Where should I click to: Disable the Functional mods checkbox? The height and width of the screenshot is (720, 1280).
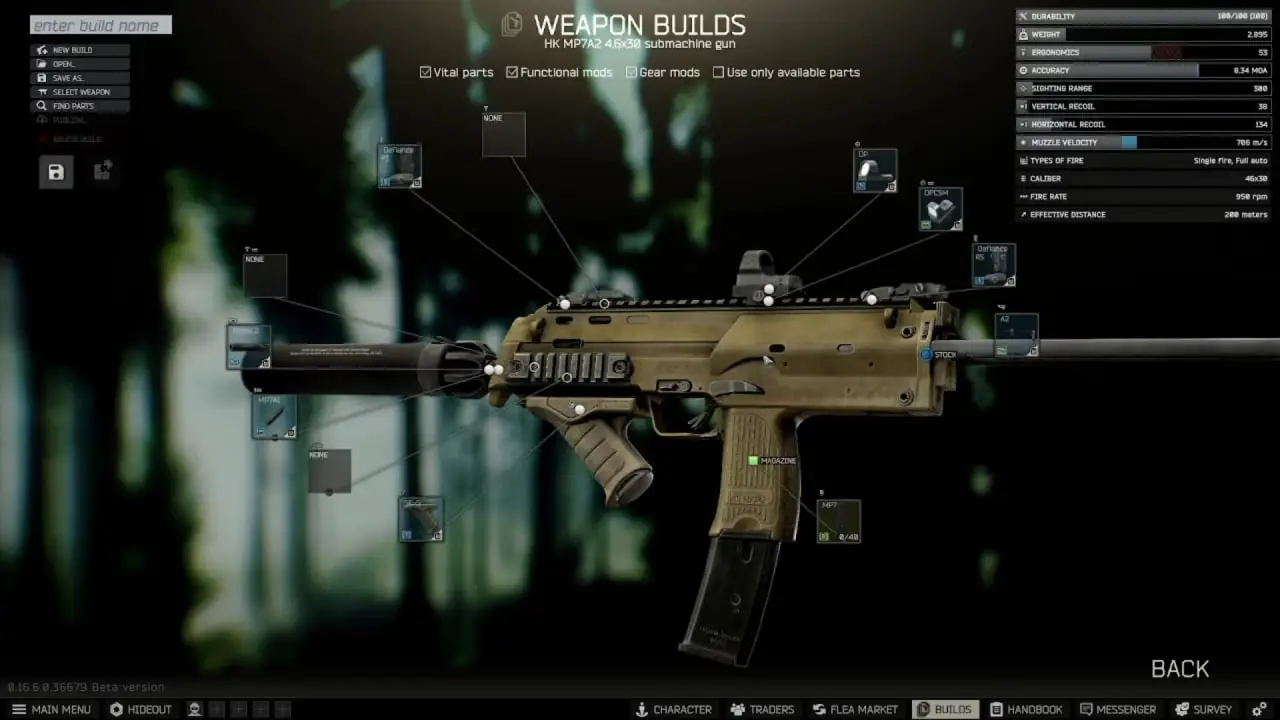[x=512, y=72]
